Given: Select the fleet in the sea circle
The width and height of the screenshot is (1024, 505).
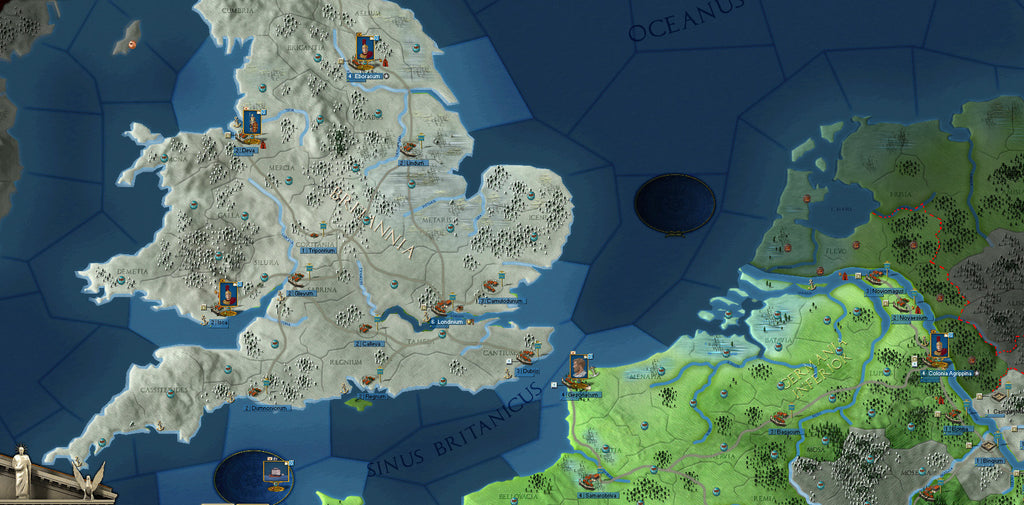Looking at the screenshot, I should point(275,471).
